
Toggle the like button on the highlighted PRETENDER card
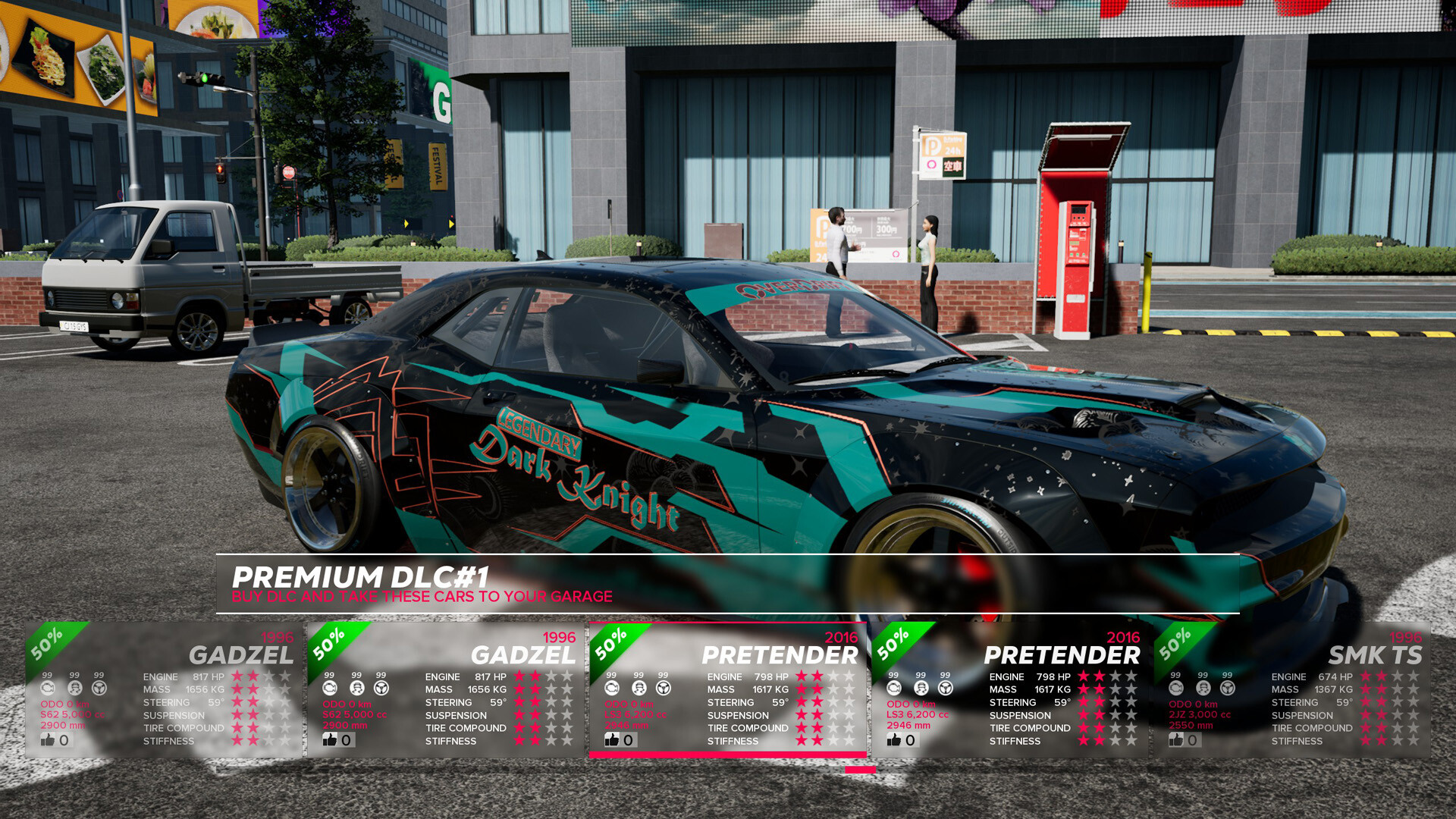[614, 739]
